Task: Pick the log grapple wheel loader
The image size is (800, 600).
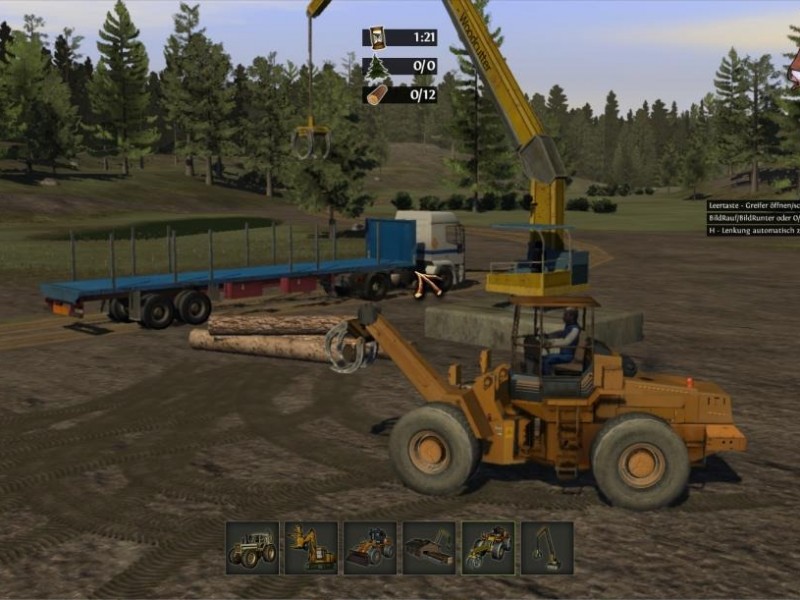Action: click(488, 547)
